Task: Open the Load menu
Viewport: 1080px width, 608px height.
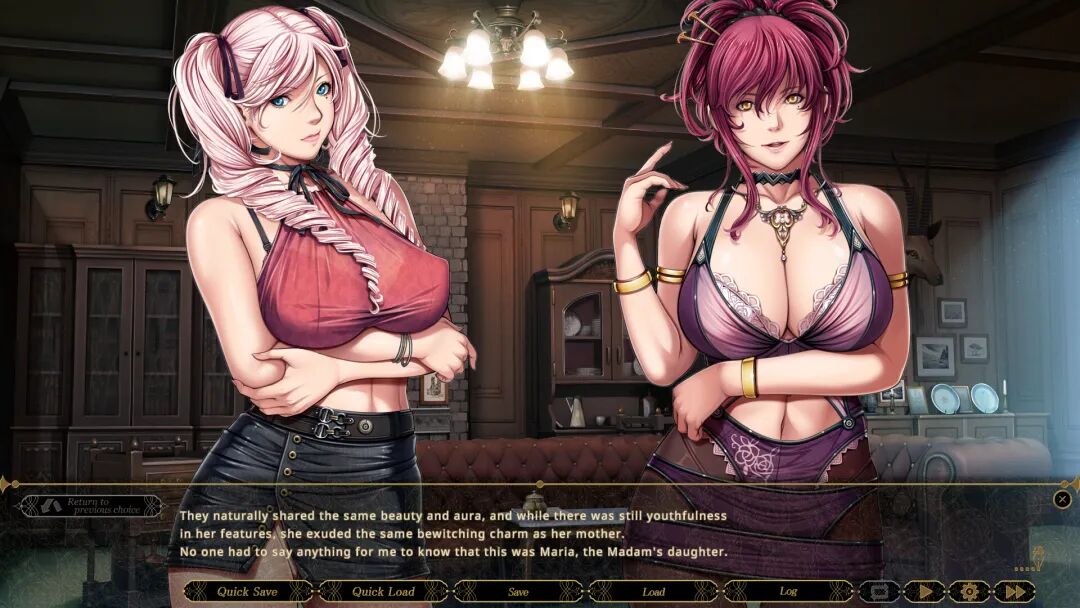Action: [x=653, y=591]
